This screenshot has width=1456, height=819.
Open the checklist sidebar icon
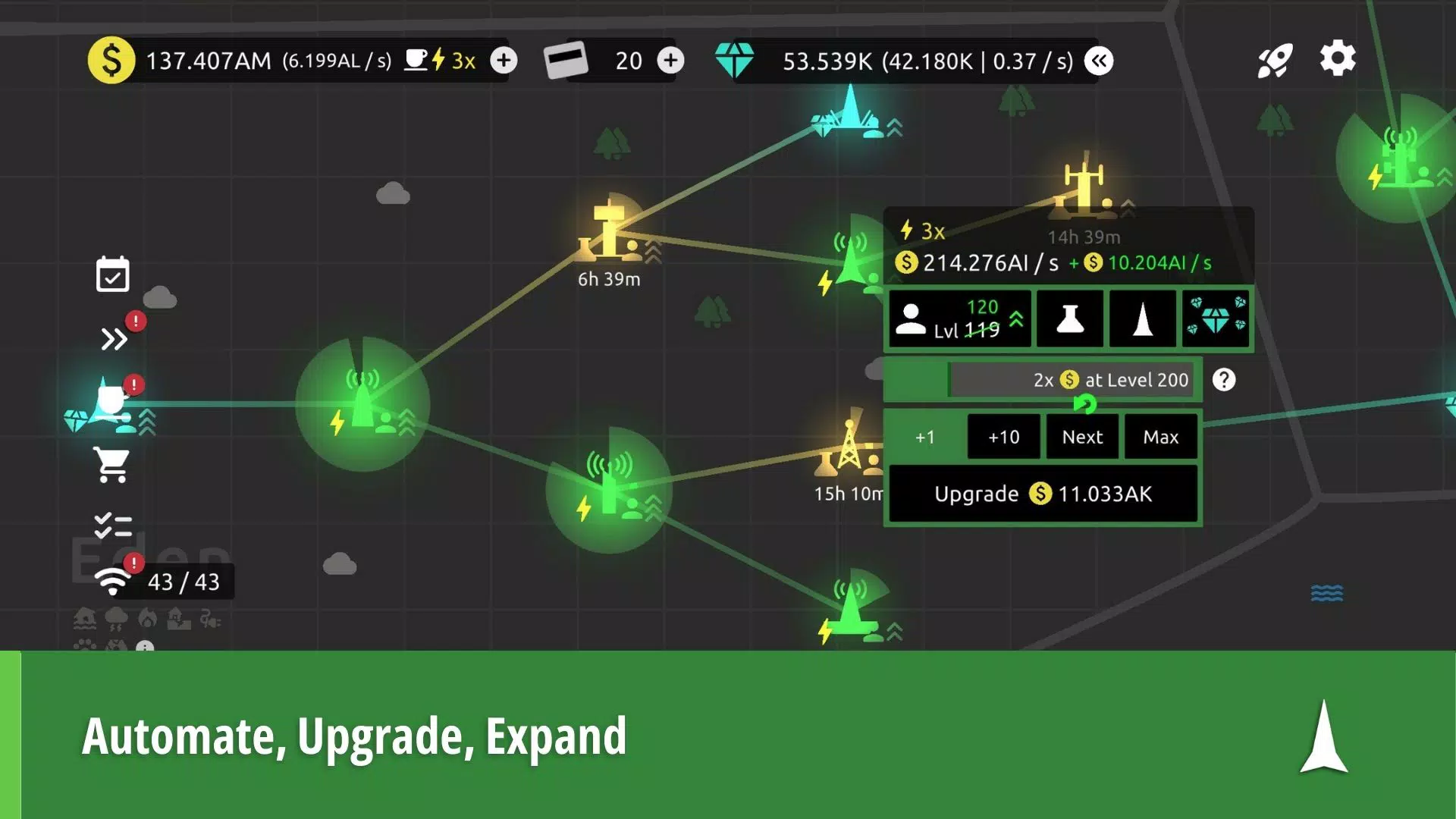(x=114, y=523)
